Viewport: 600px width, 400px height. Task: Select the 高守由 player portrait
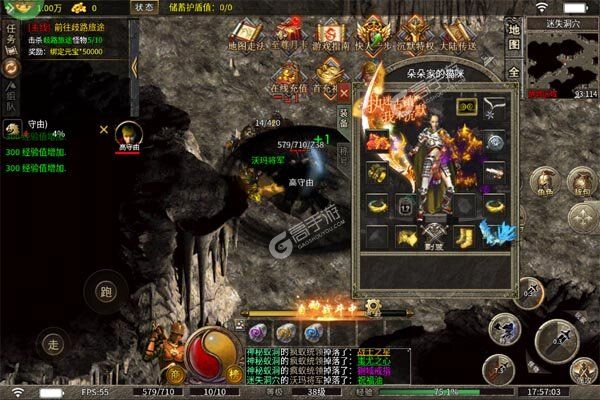pyautogui.click(x=127, y=133)
